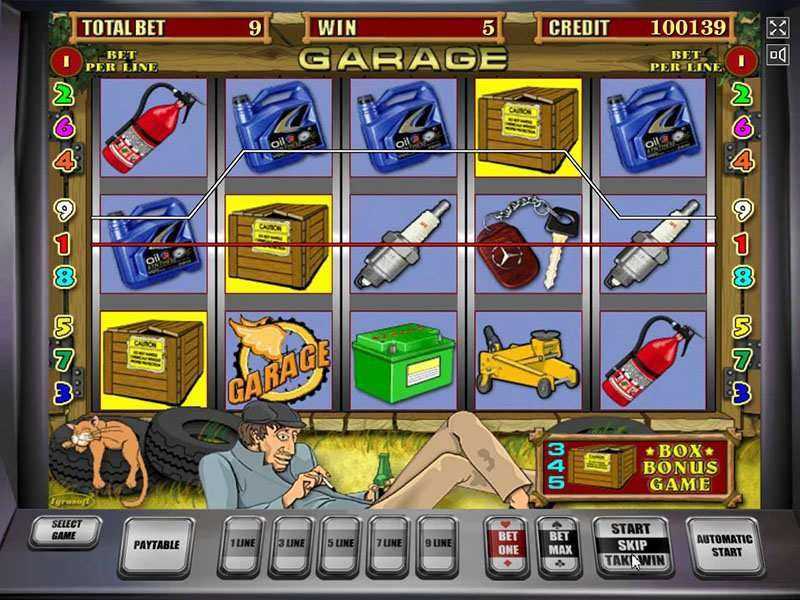Hit the Start Skip Take Win button
This screenshot has height=600, width=800.
630,544
